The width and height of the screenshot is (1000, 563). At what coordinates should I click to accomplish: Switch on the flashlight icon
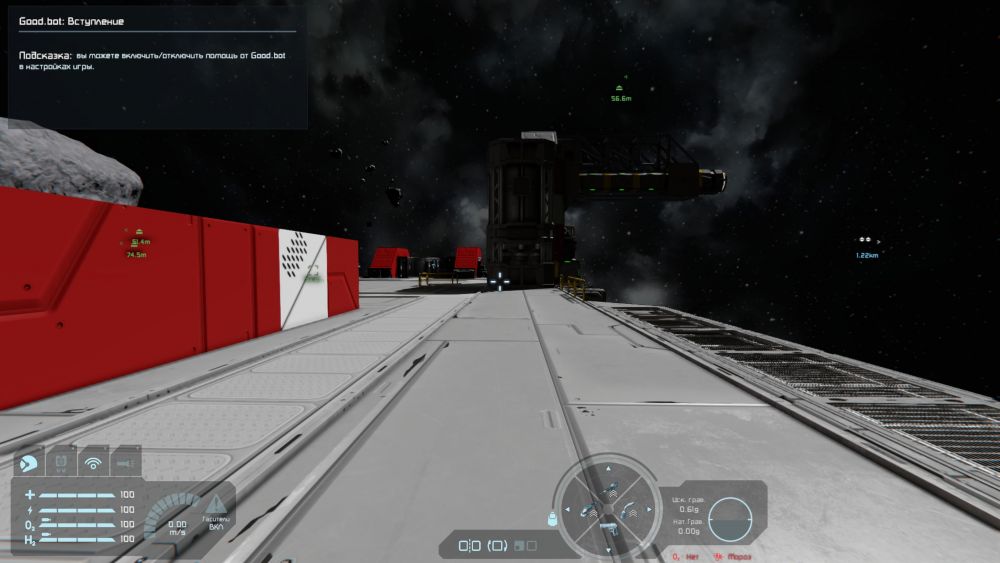click(126, 462)
